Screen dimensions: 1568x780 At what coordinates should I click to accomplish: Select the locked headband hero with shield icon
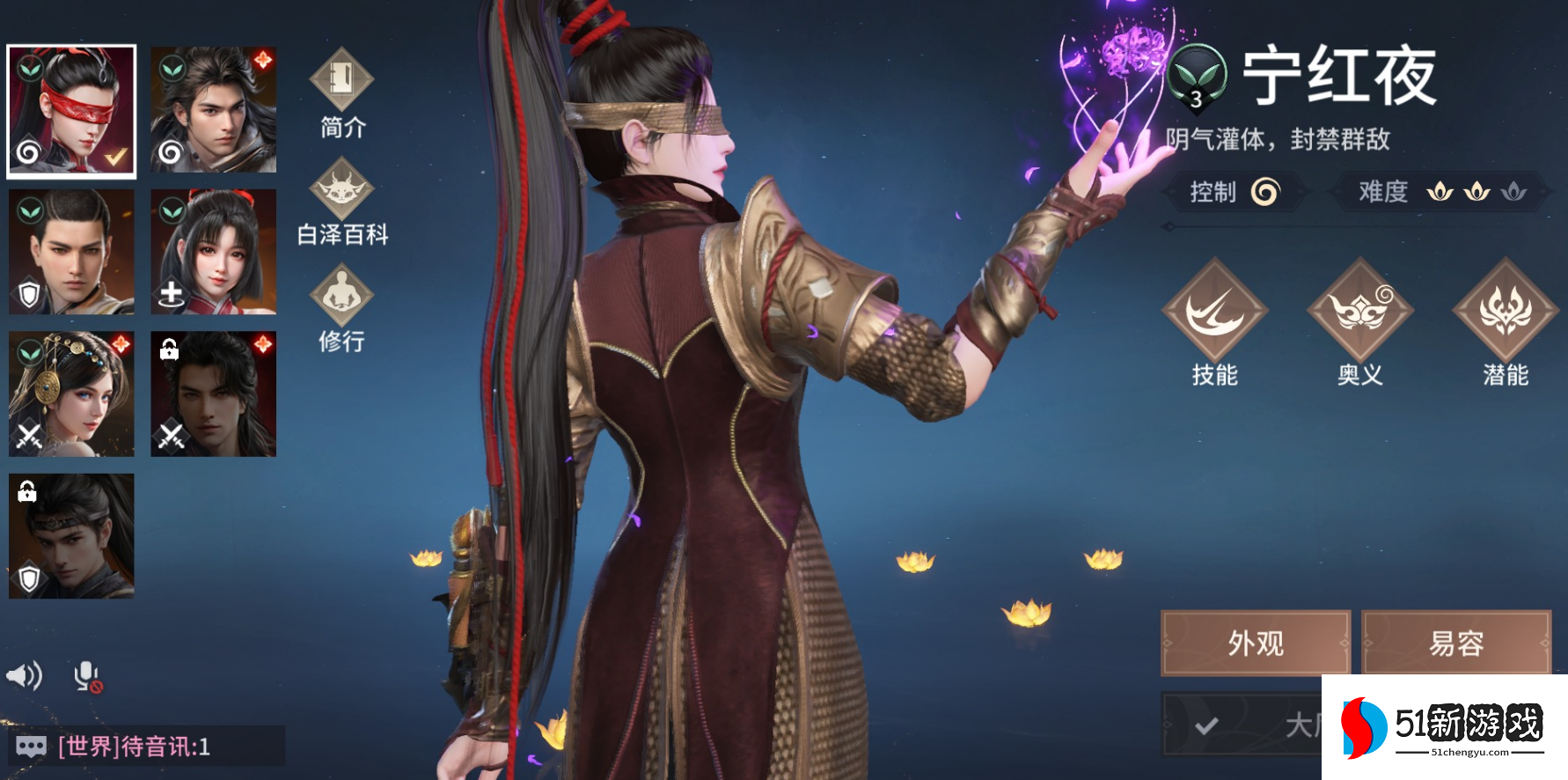click(x=71, y=536)
